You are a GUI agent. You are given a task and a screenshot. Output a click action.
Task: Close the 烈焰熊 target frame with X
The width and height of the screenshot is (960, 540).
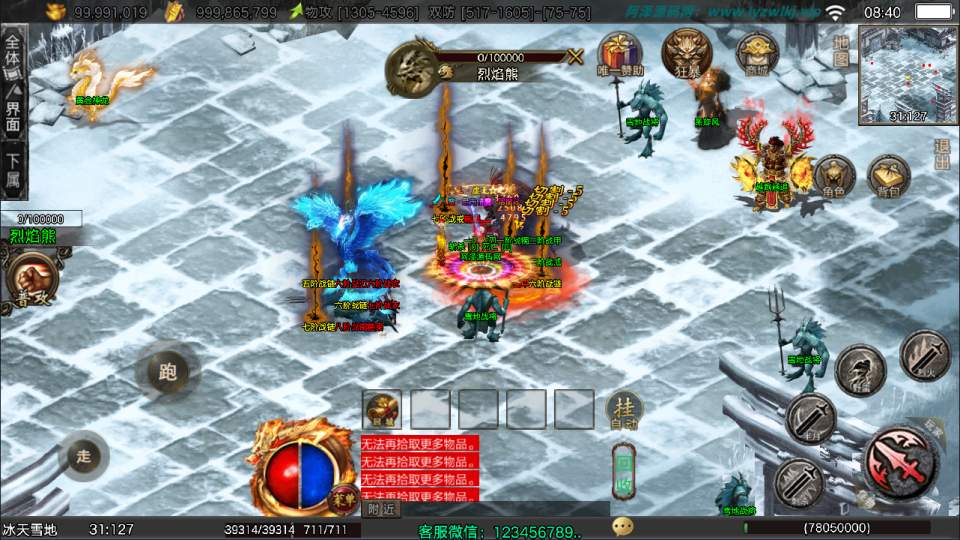(x=575, y=56)
